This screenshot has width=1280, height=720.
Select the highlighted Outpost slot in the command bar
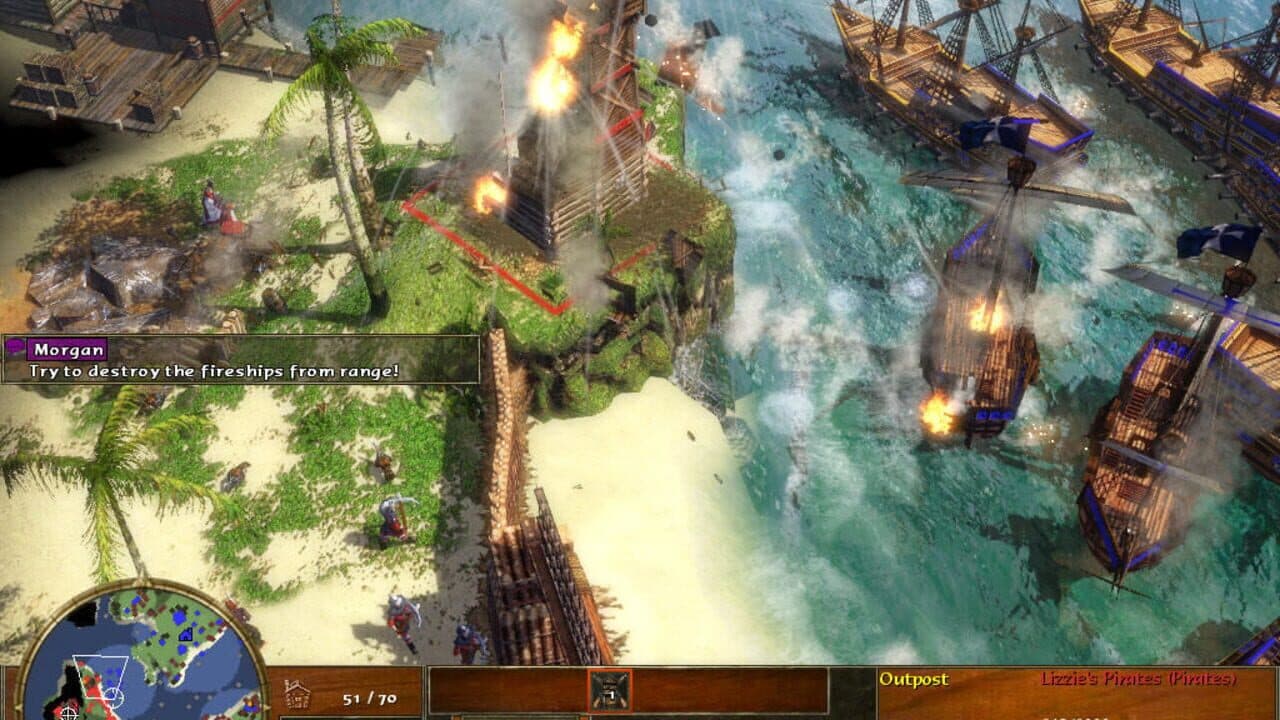610,691
